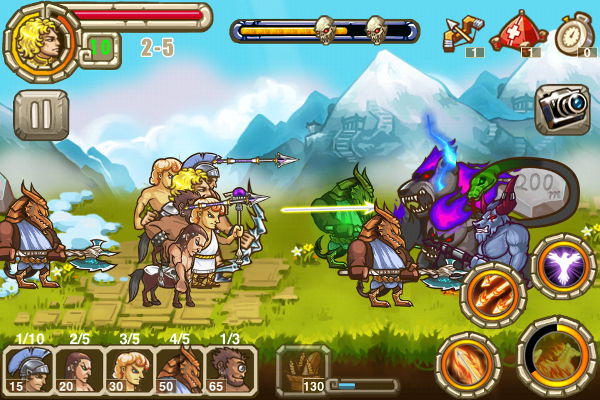Screen dimensions: 600x400
Task: Cast the purple phoenix skill
Action: pos(562,266)
